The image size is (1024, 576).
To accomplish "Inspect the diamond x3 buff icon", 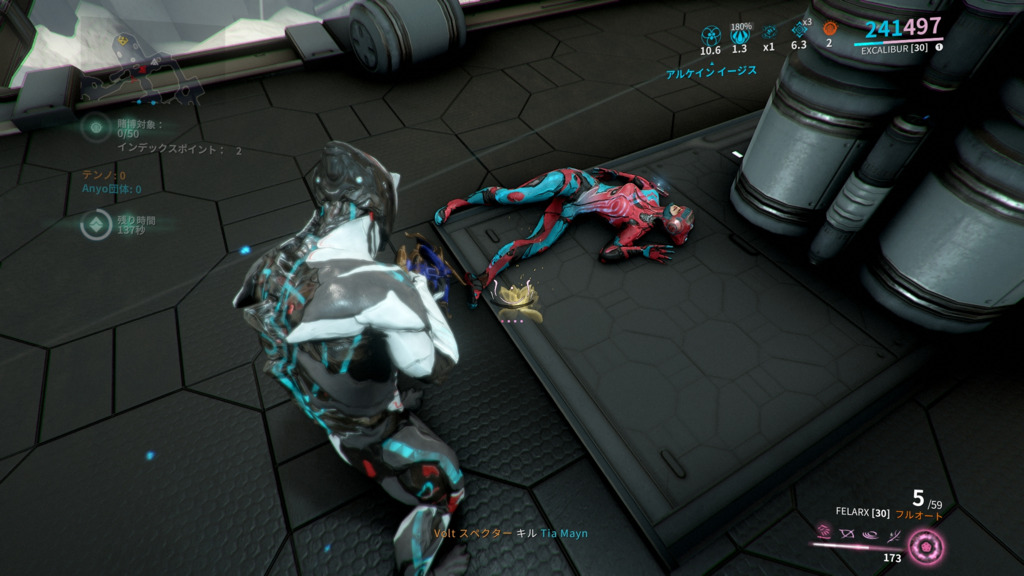I will (799, 31).
